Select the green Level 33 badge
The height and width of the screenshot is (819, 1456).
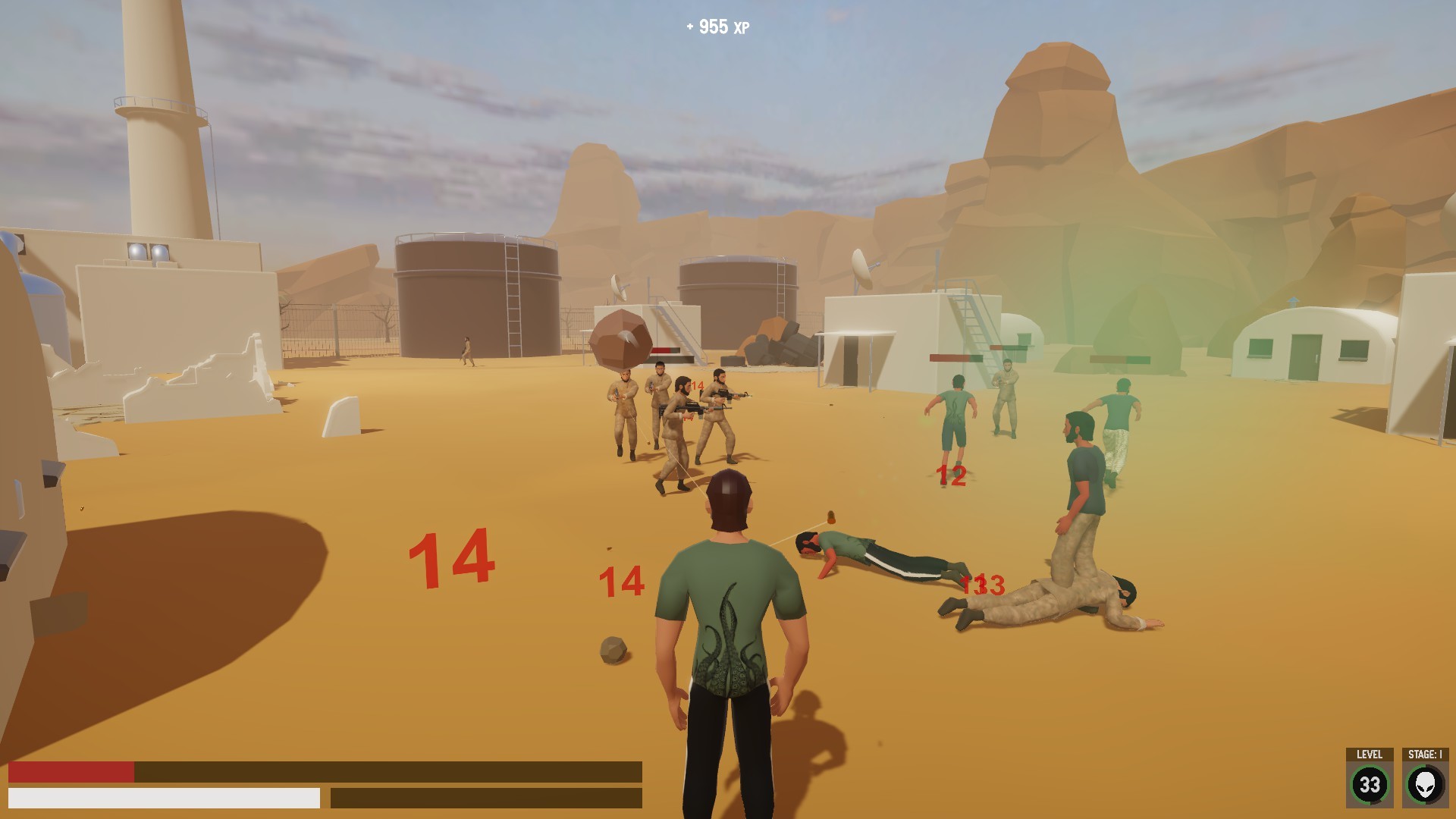1372,785
